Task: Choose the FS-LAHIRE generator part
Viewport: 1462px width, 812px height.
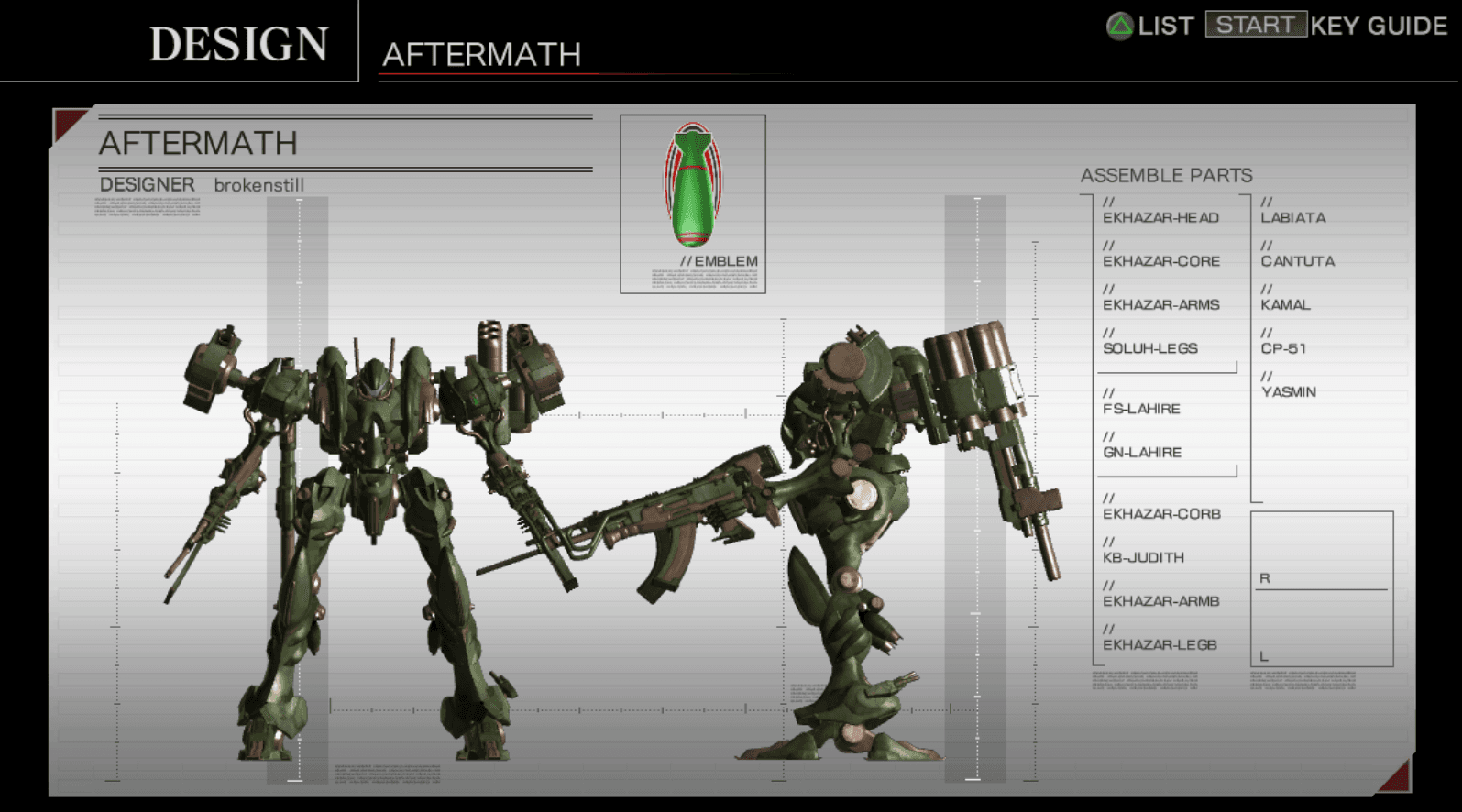Action: (1141, 409)
